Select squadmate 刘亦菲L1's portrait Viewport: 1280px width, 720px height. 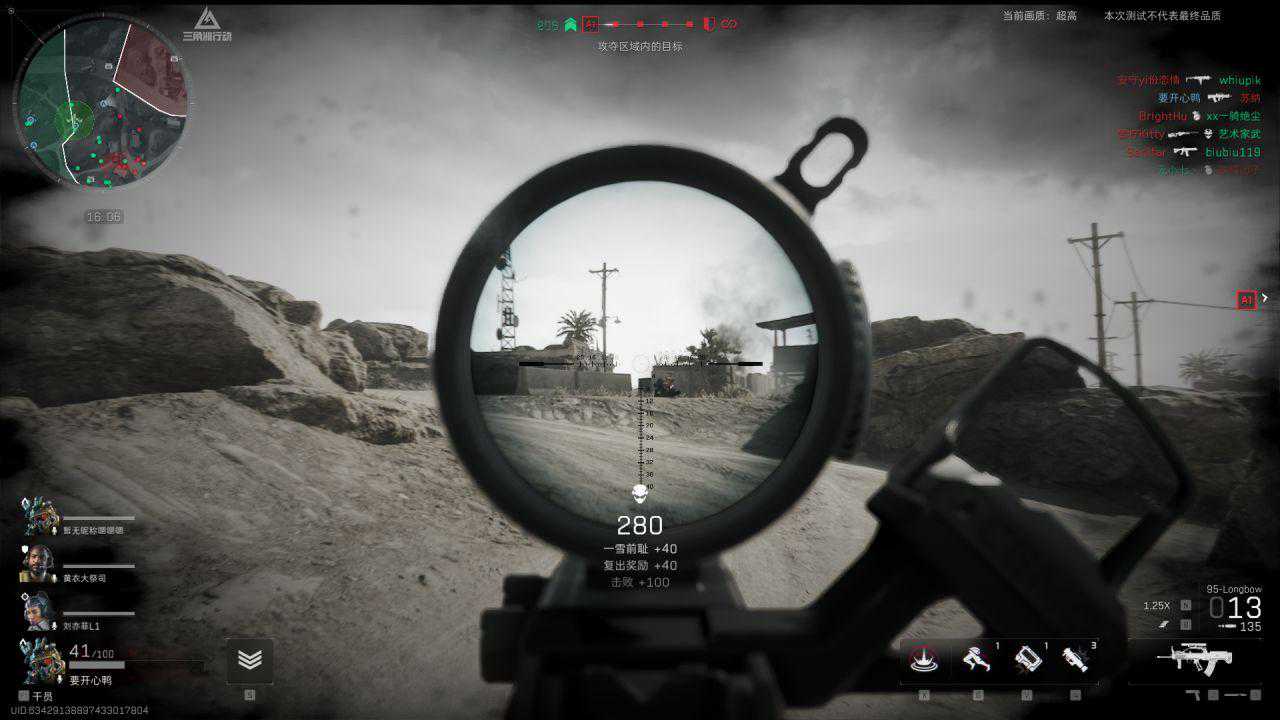click(x=38, y=610)
